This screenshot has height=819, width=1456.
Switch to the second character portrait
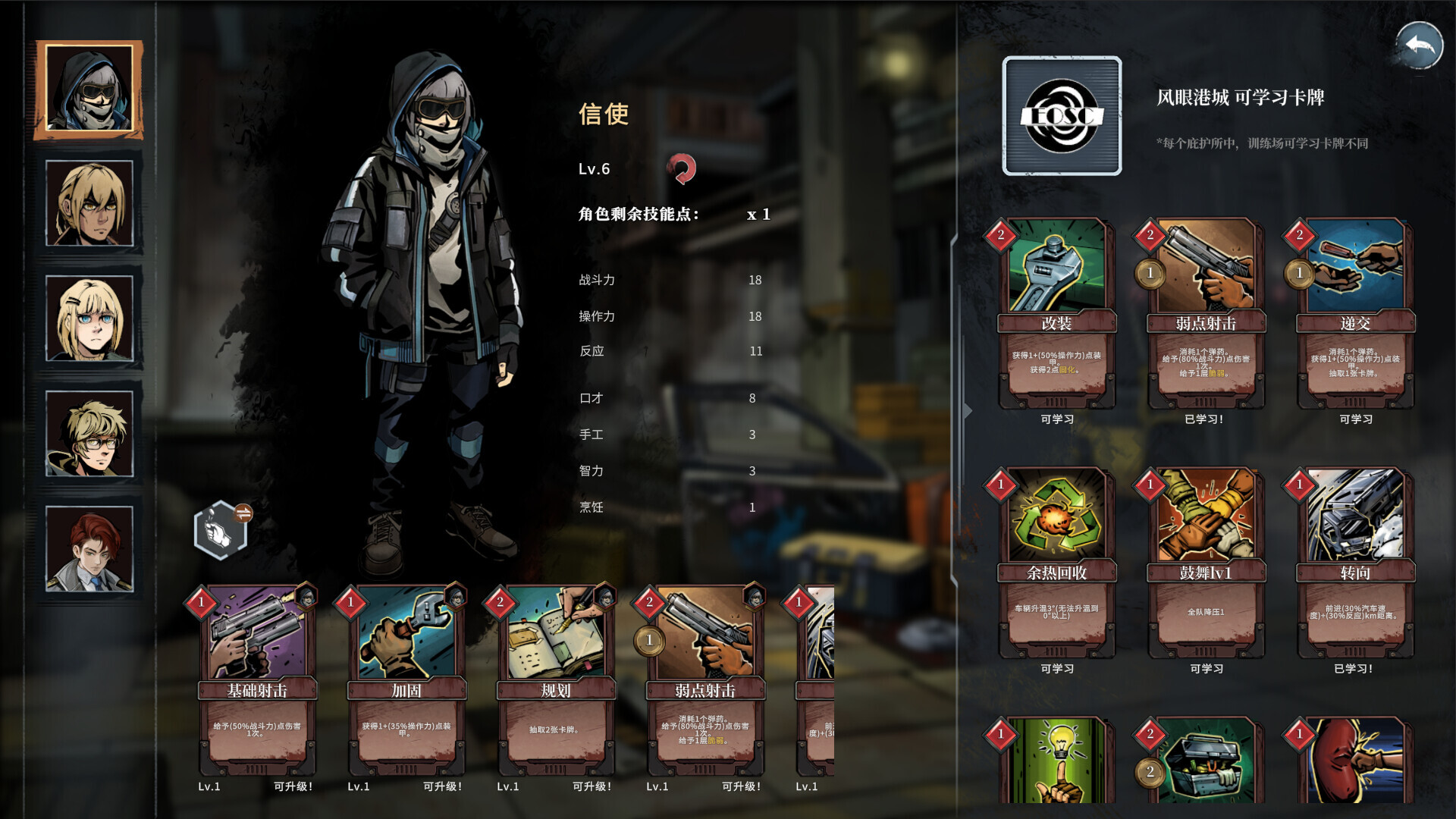(89, 202)
